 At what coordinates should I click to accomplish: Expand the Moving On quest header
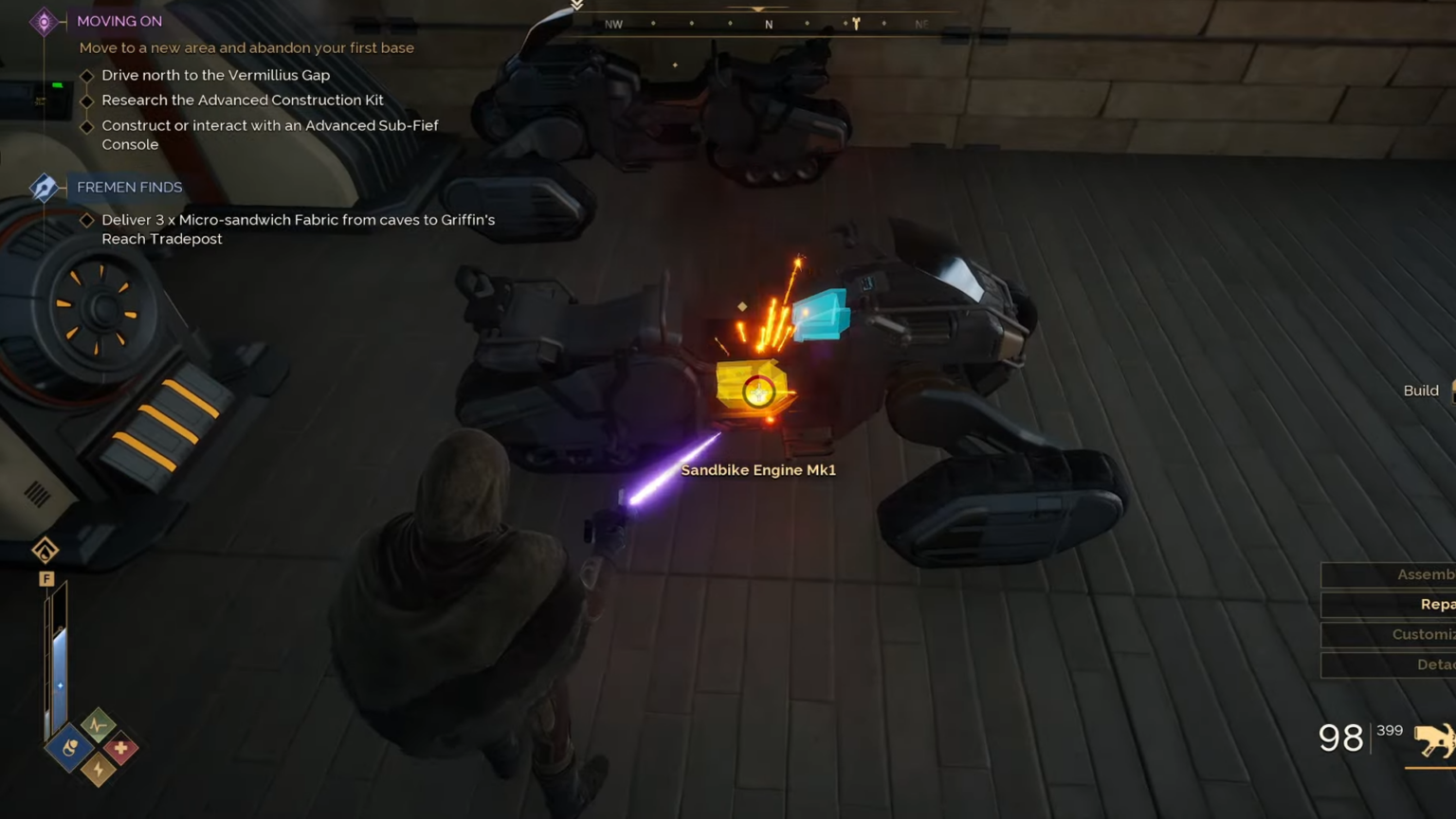119,21
